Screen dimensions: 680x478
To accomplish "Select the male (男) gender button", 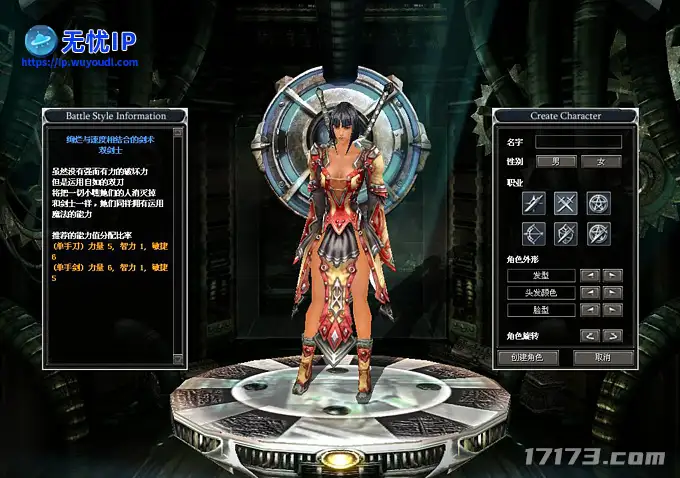I will [x=556, y=161].
